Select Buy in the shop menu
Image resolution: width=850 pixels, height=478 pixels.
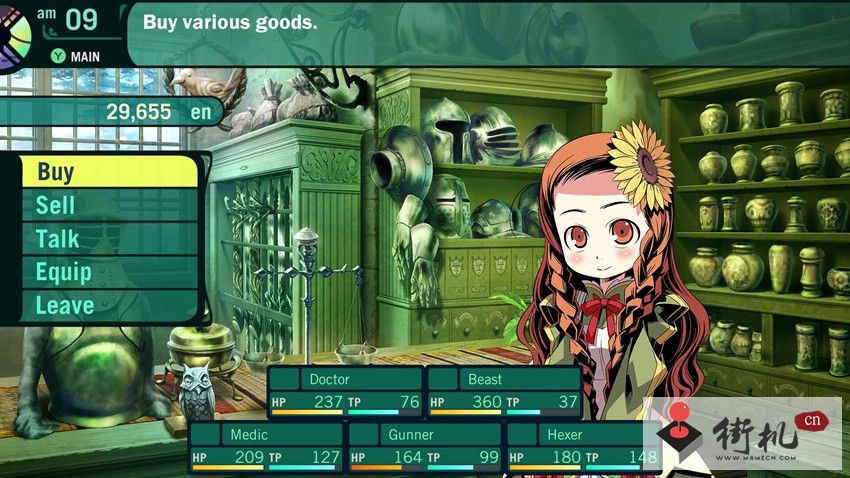point(108,172)
